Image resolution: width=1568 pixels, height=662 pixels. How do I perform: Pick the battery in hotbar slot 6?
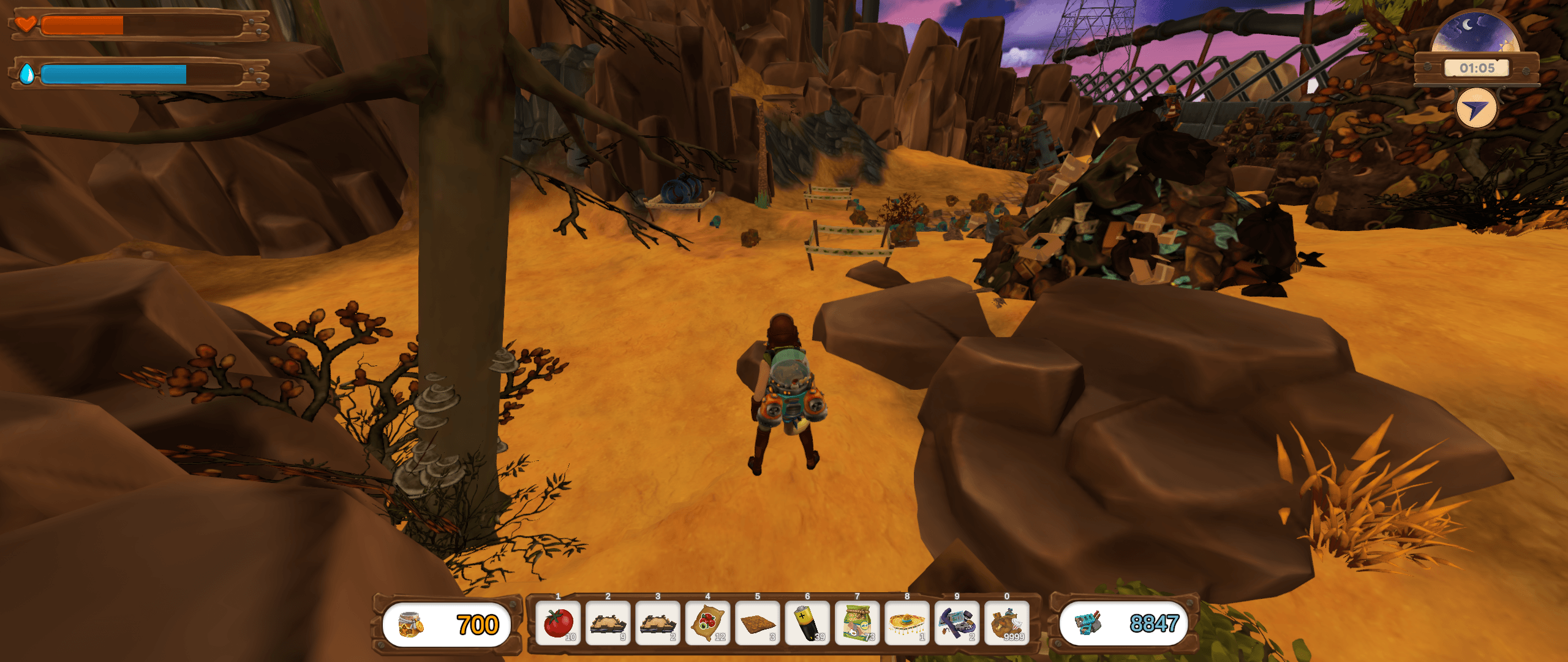pyautogui.click(x=807, y=623)
